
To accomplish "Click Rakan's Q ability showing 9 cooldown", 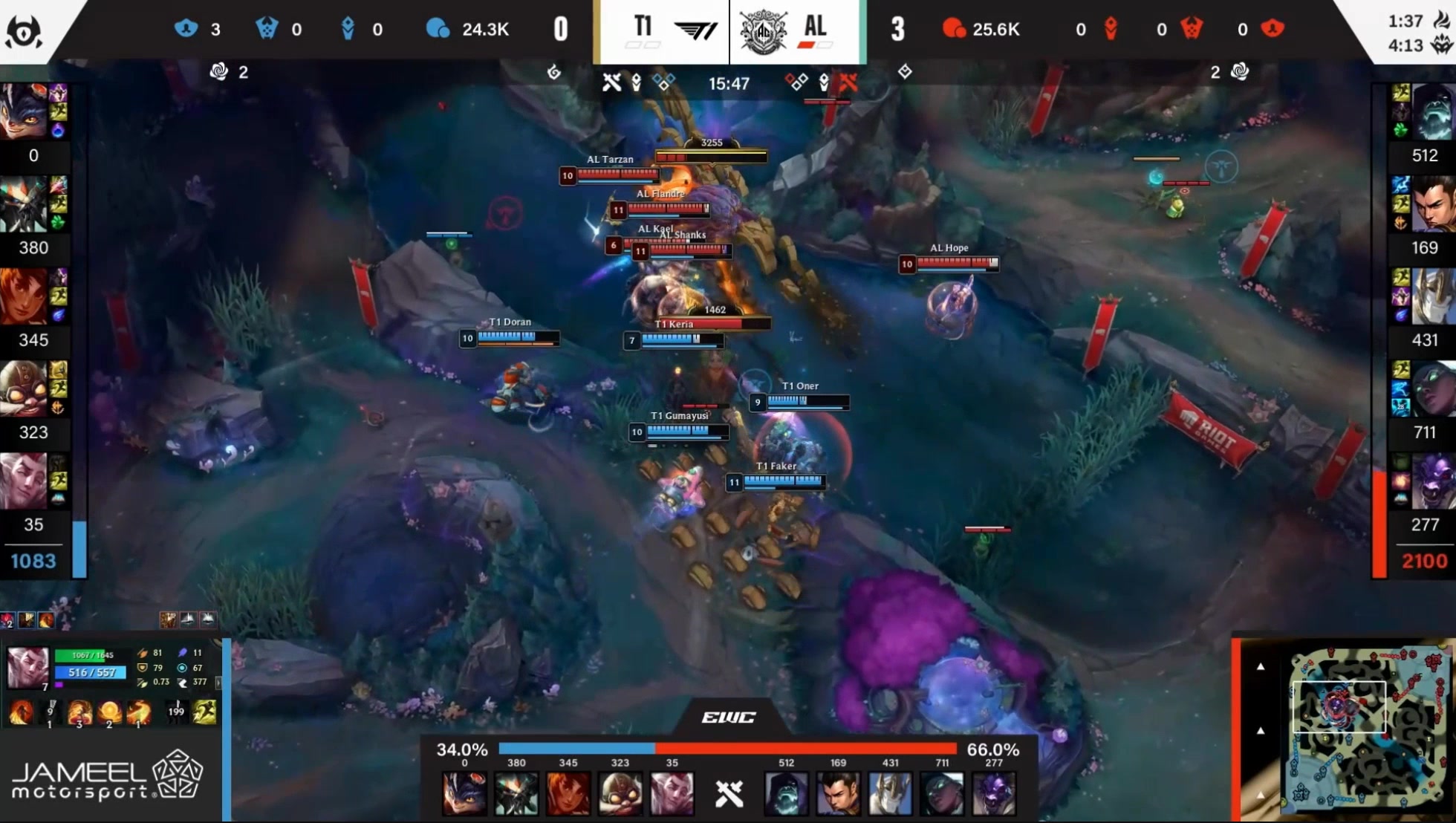I will 50,712.
